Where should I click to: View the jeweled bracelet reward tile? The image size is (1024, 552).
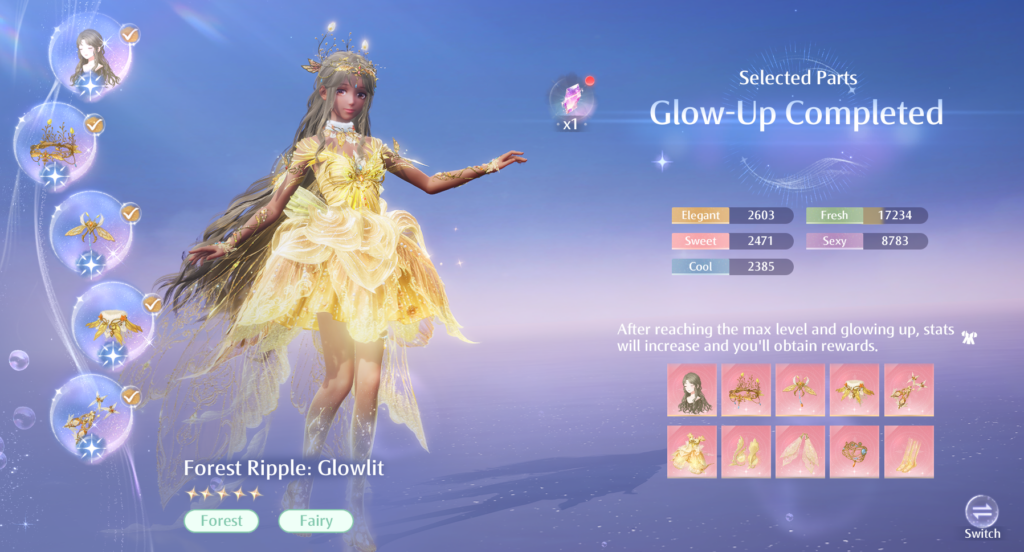pyautogui.click(x=855, y=451)
